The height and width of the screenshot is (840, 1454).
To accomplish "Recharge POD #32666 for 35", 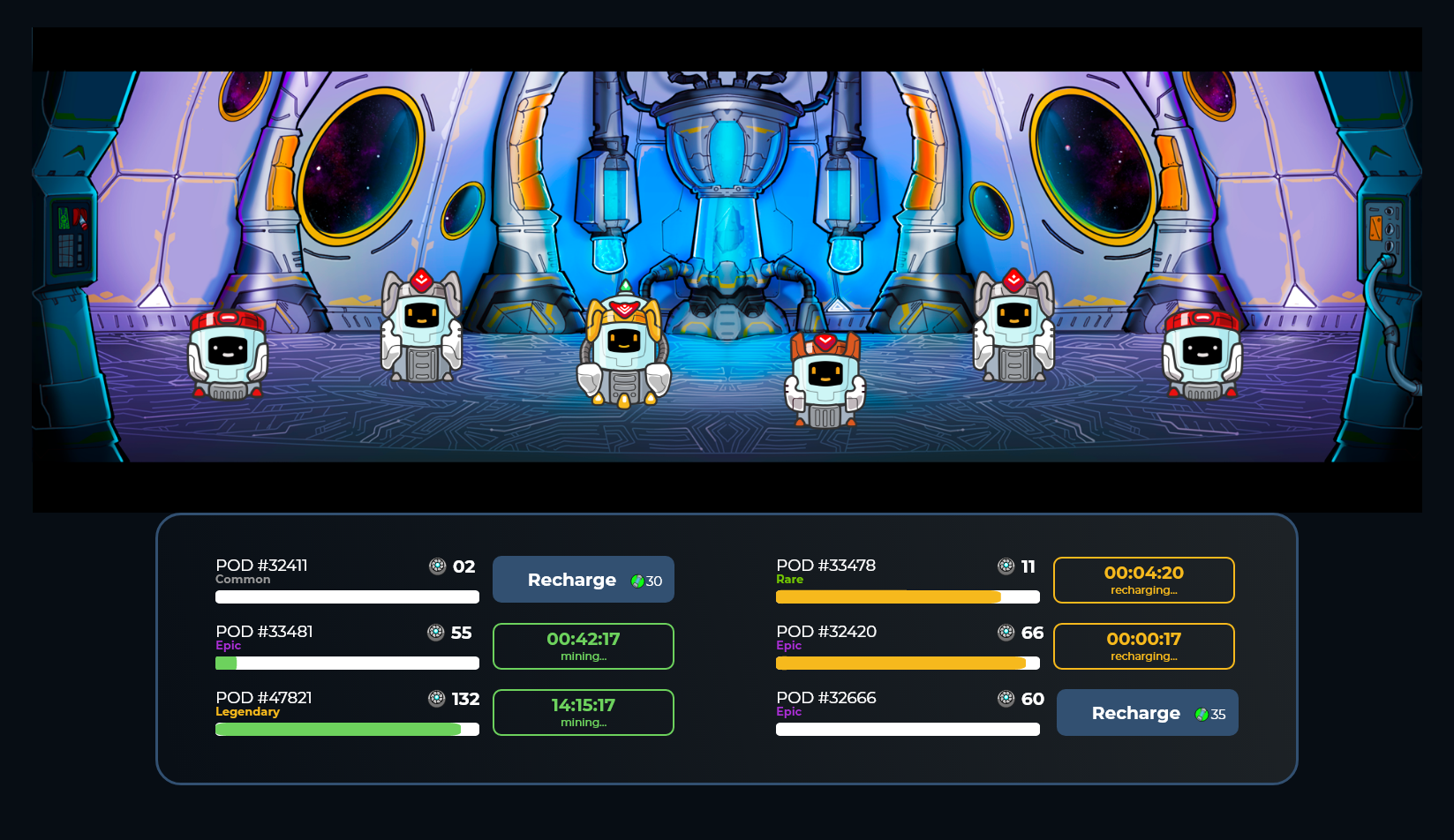I will point(1147,713).
